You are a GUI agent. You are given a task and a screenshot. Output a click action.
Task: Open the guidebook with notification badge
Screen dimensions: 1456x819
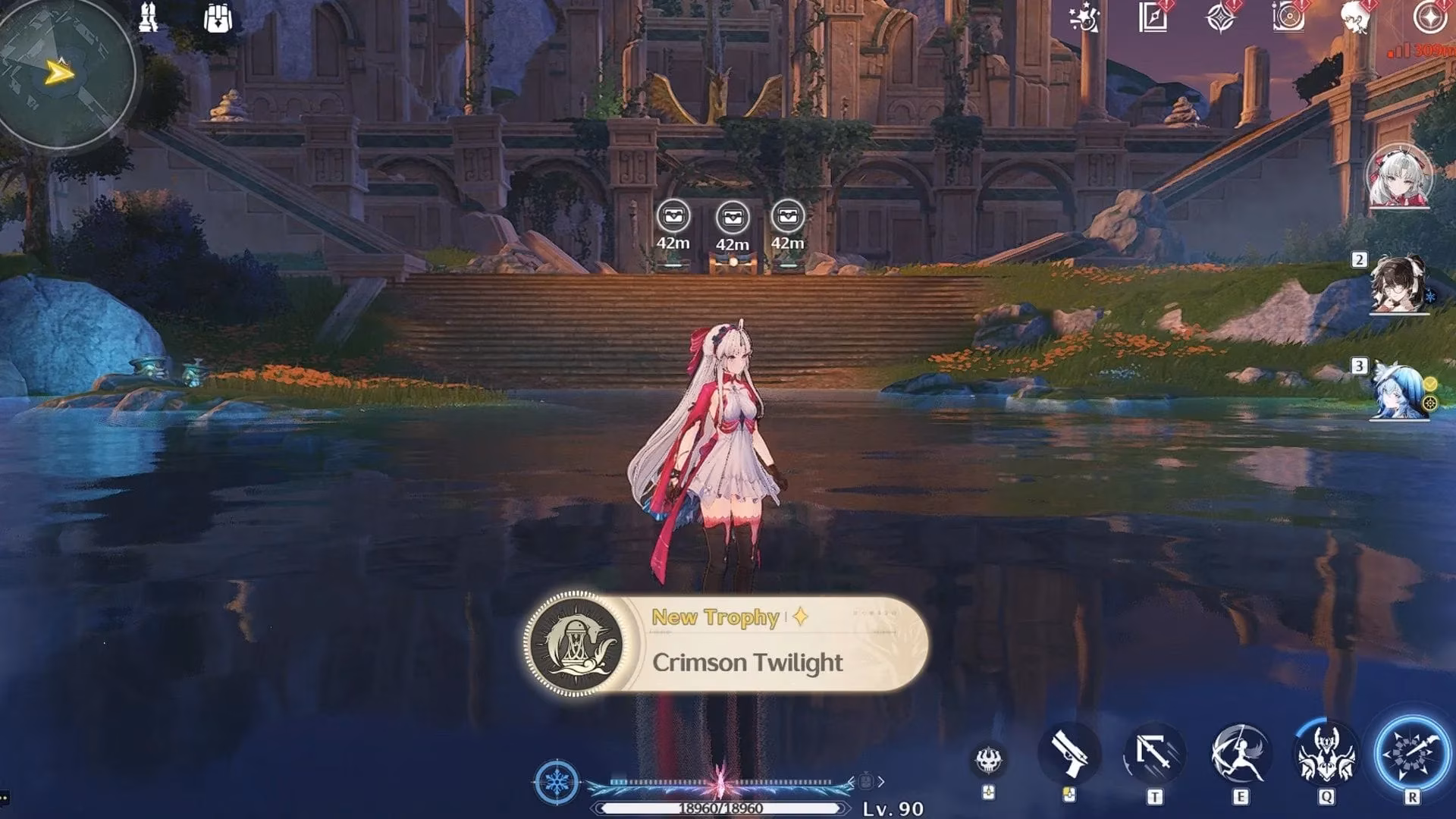pos(1151,17)
